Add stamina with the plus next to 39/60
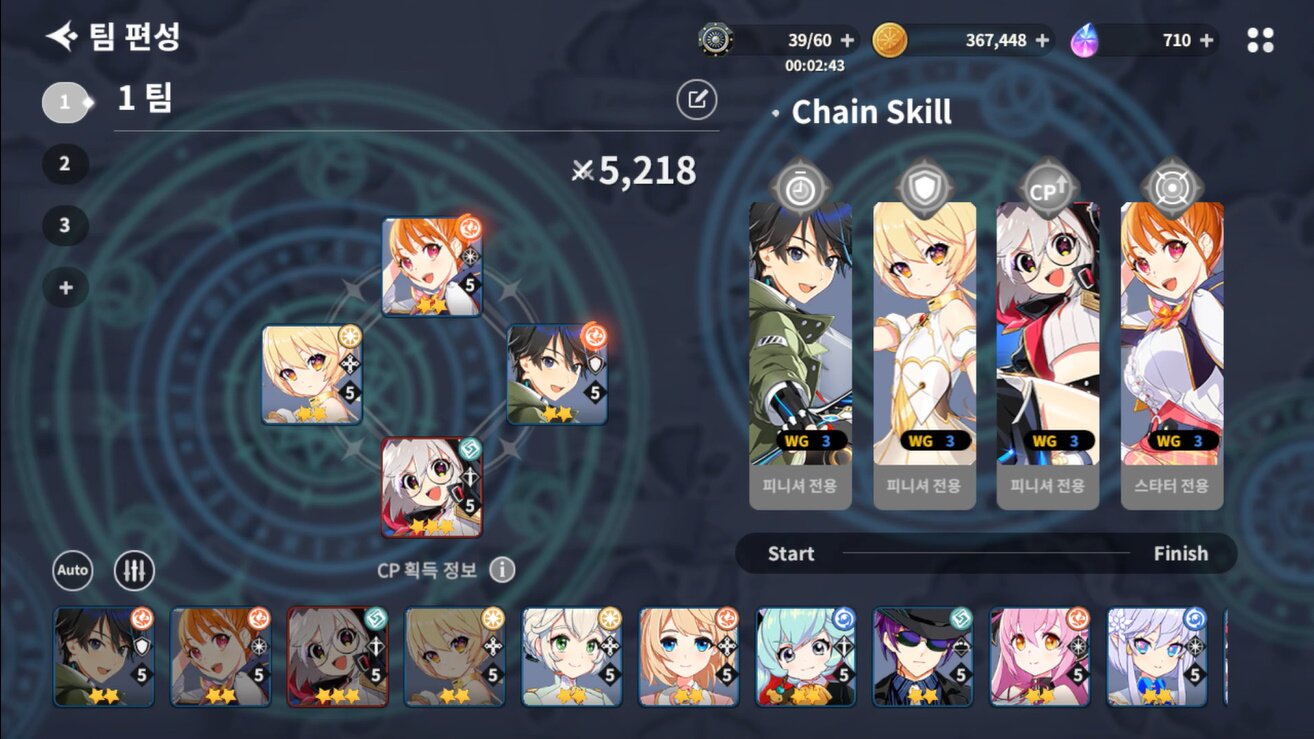The width and height of the screenshot is (1314, 739). point(847,40)
